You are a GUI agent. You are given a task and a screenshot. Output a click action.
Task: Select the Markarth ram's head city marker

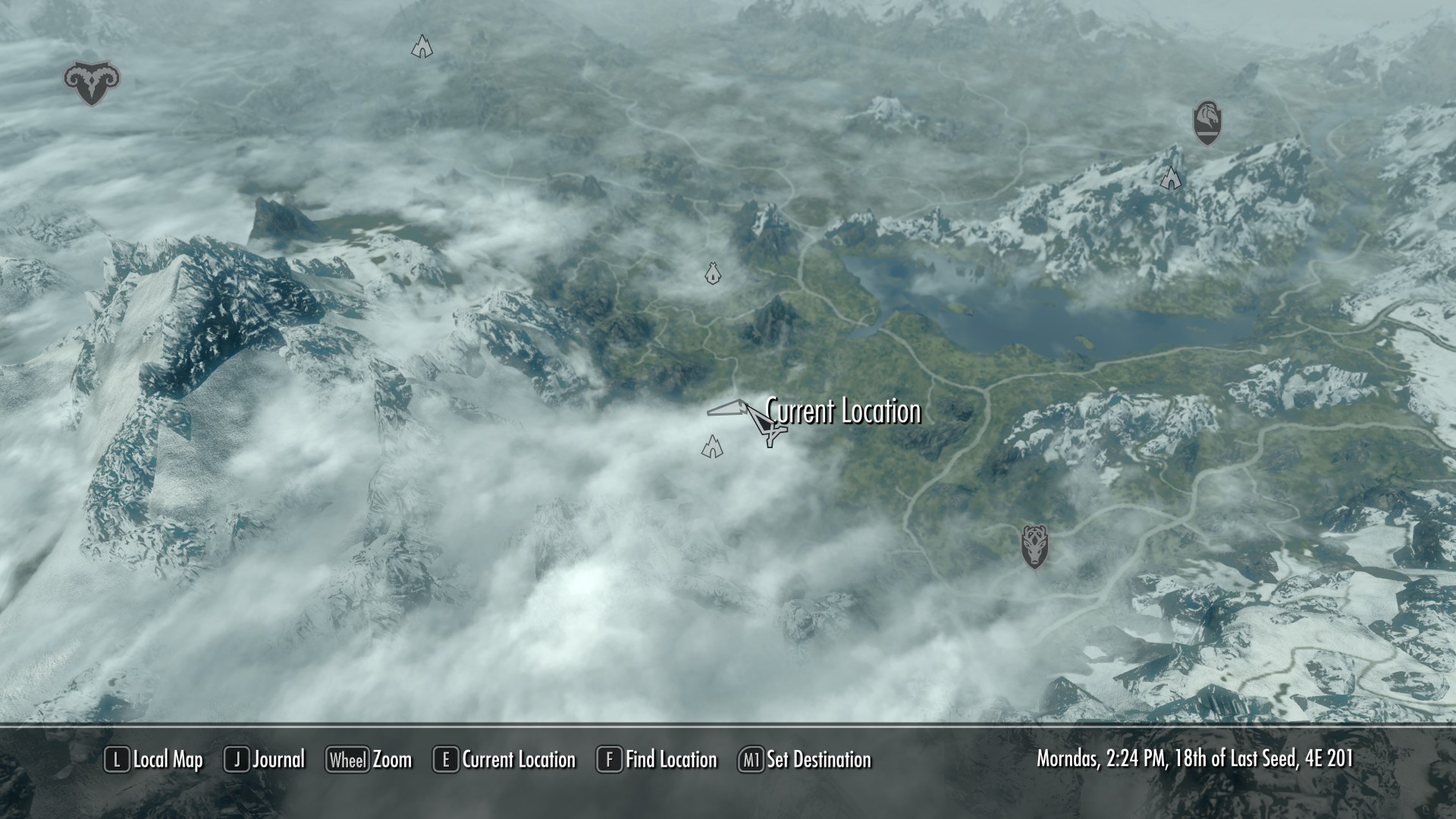tap(92, 83)
